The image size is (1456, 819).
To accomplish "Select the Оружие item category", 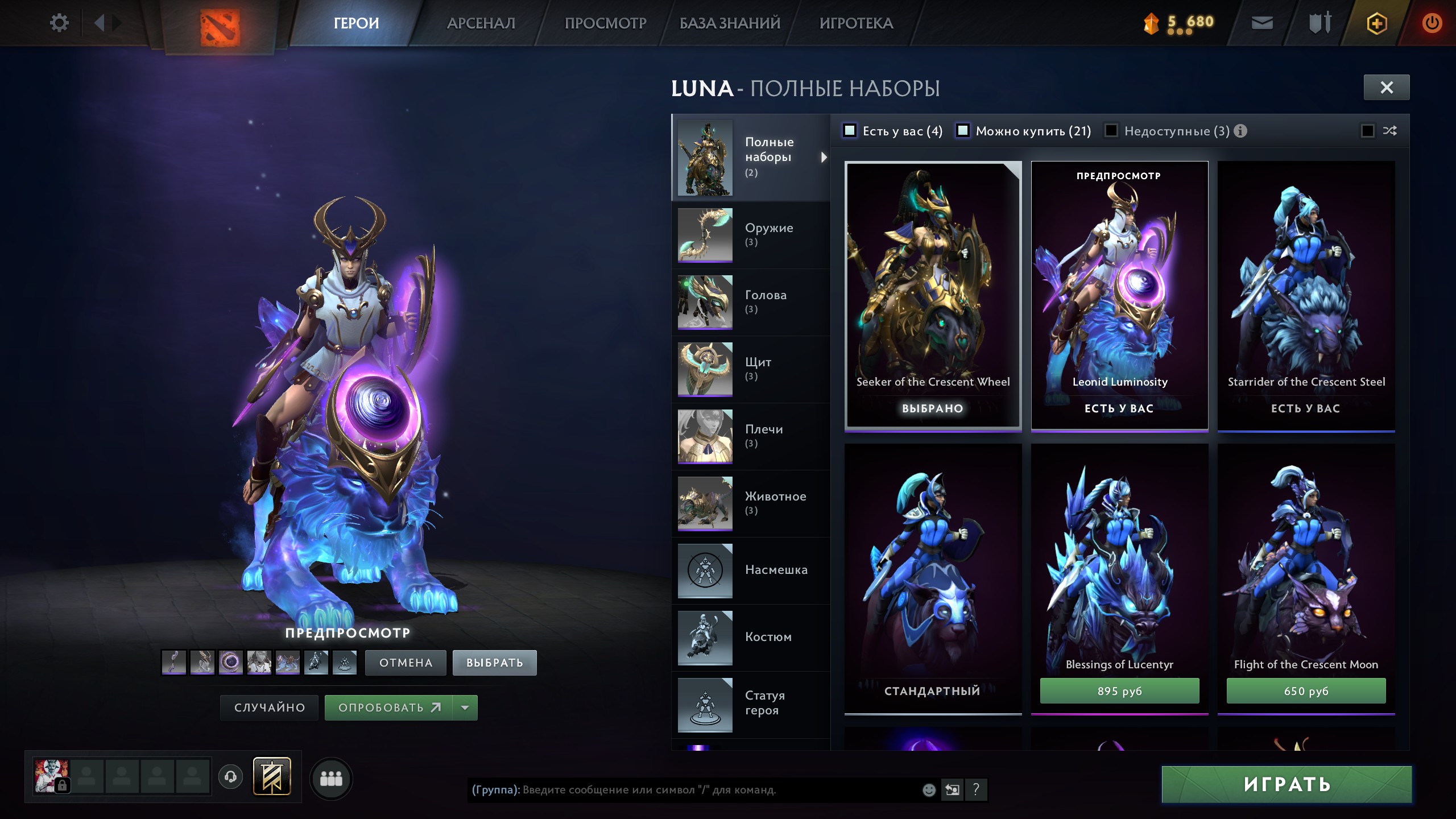I will pyautogui.click(x=751, y=235).
